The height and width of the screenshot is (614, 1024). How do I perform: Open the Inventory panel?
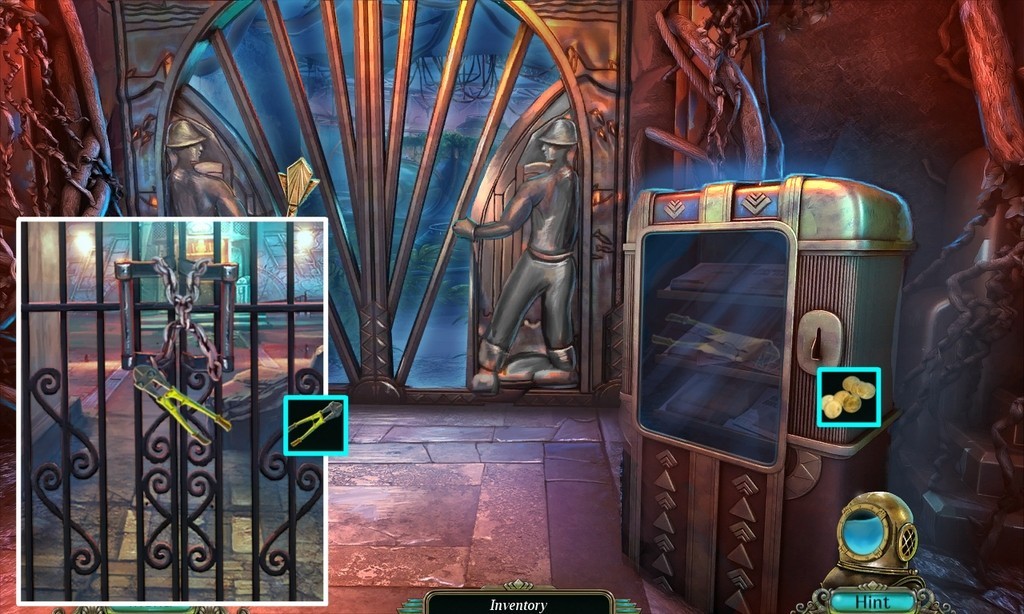518,604
